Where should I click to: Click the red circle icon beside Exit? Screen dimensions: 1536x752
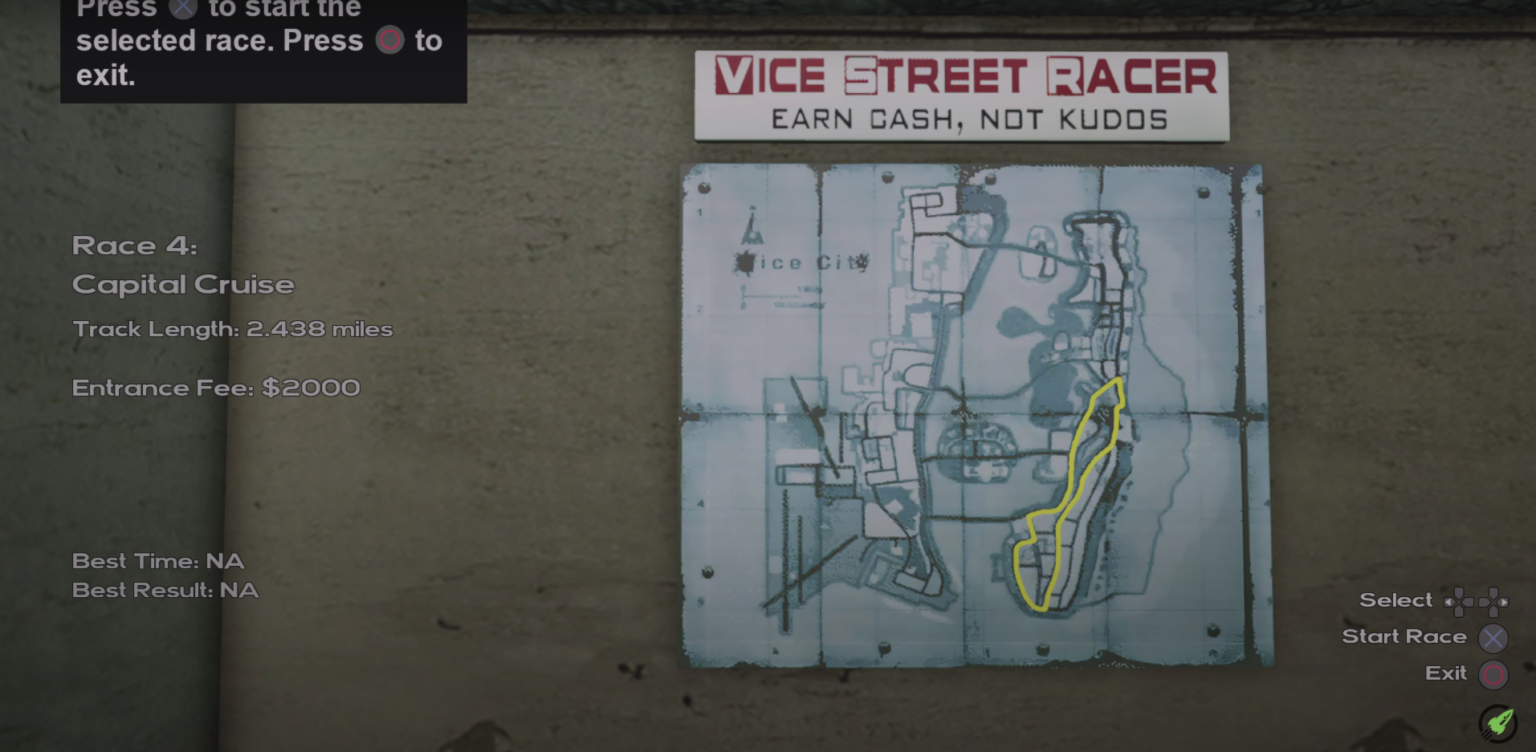(1494, 674)
